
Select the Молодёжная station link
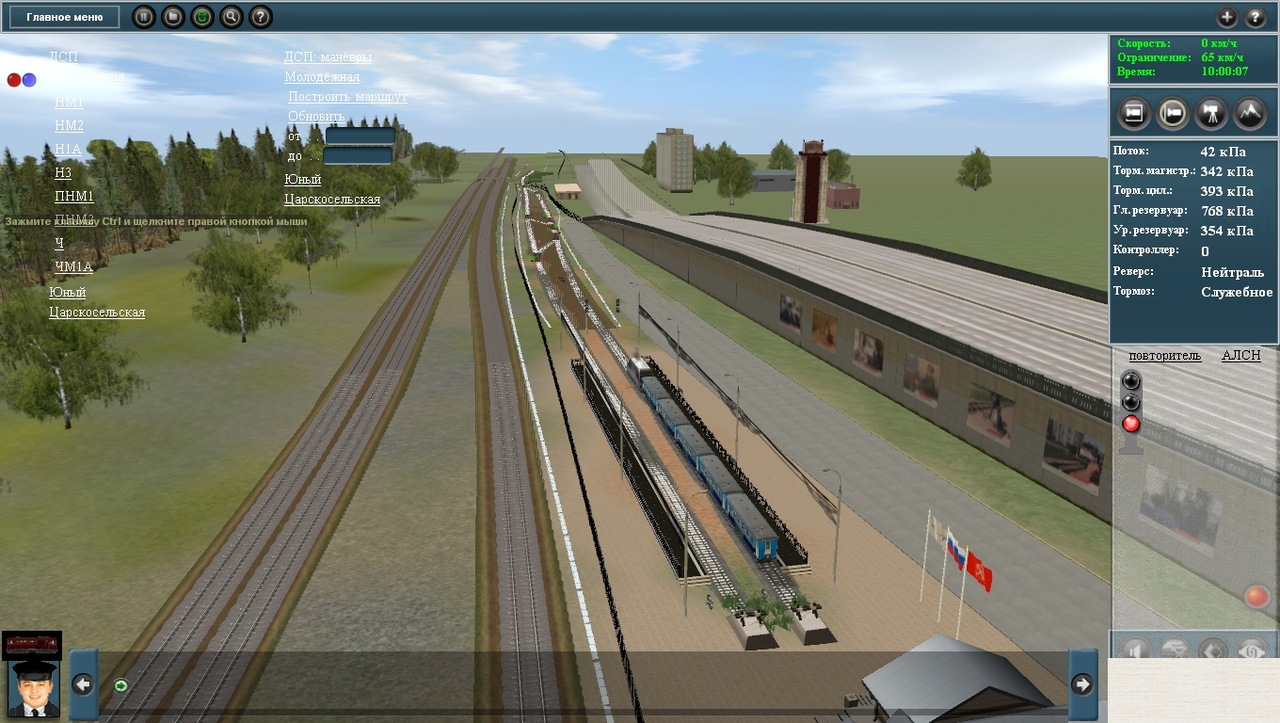point(321,77)
